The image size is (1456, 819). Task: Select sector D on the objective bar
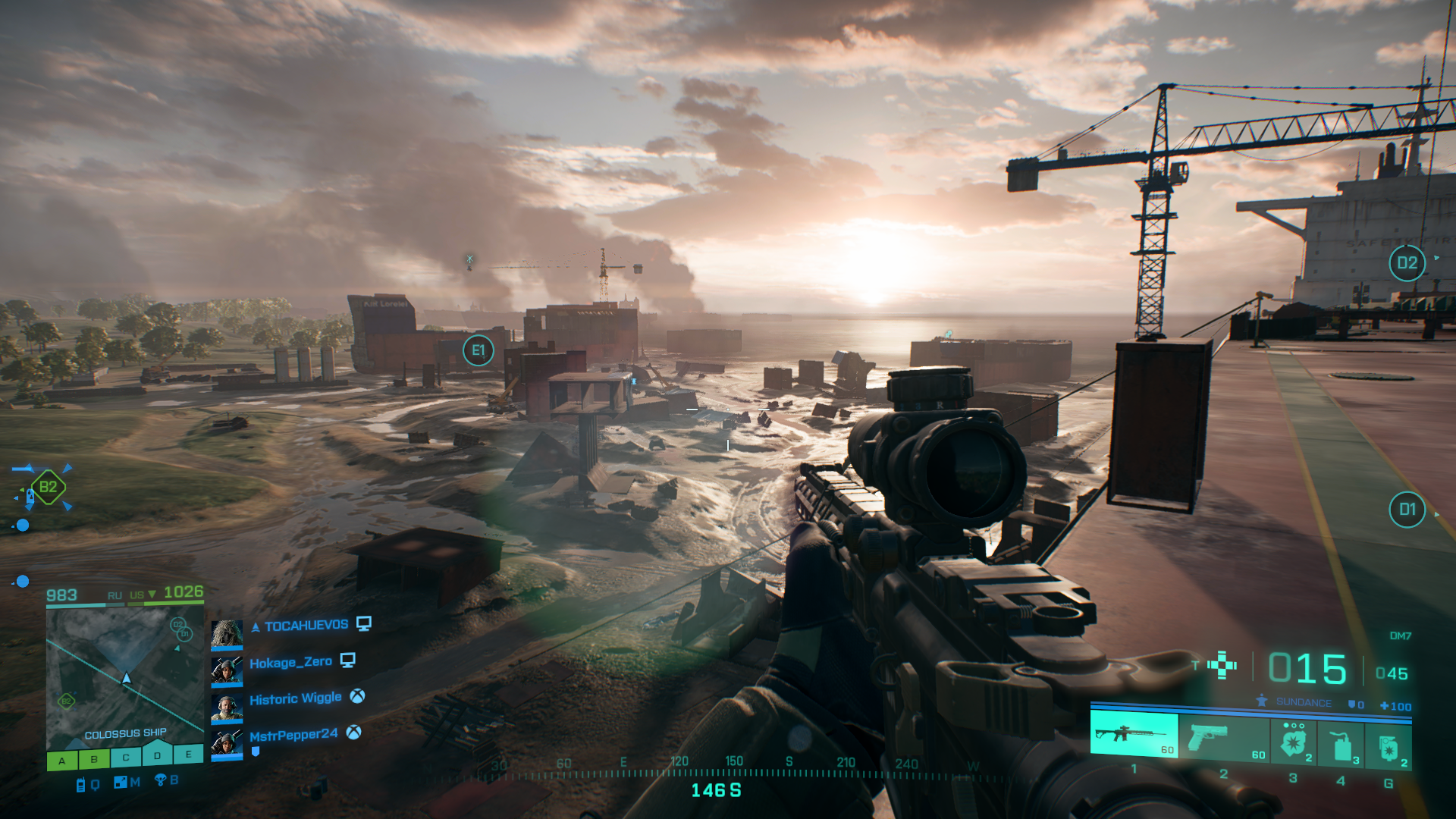click(157, 755)
